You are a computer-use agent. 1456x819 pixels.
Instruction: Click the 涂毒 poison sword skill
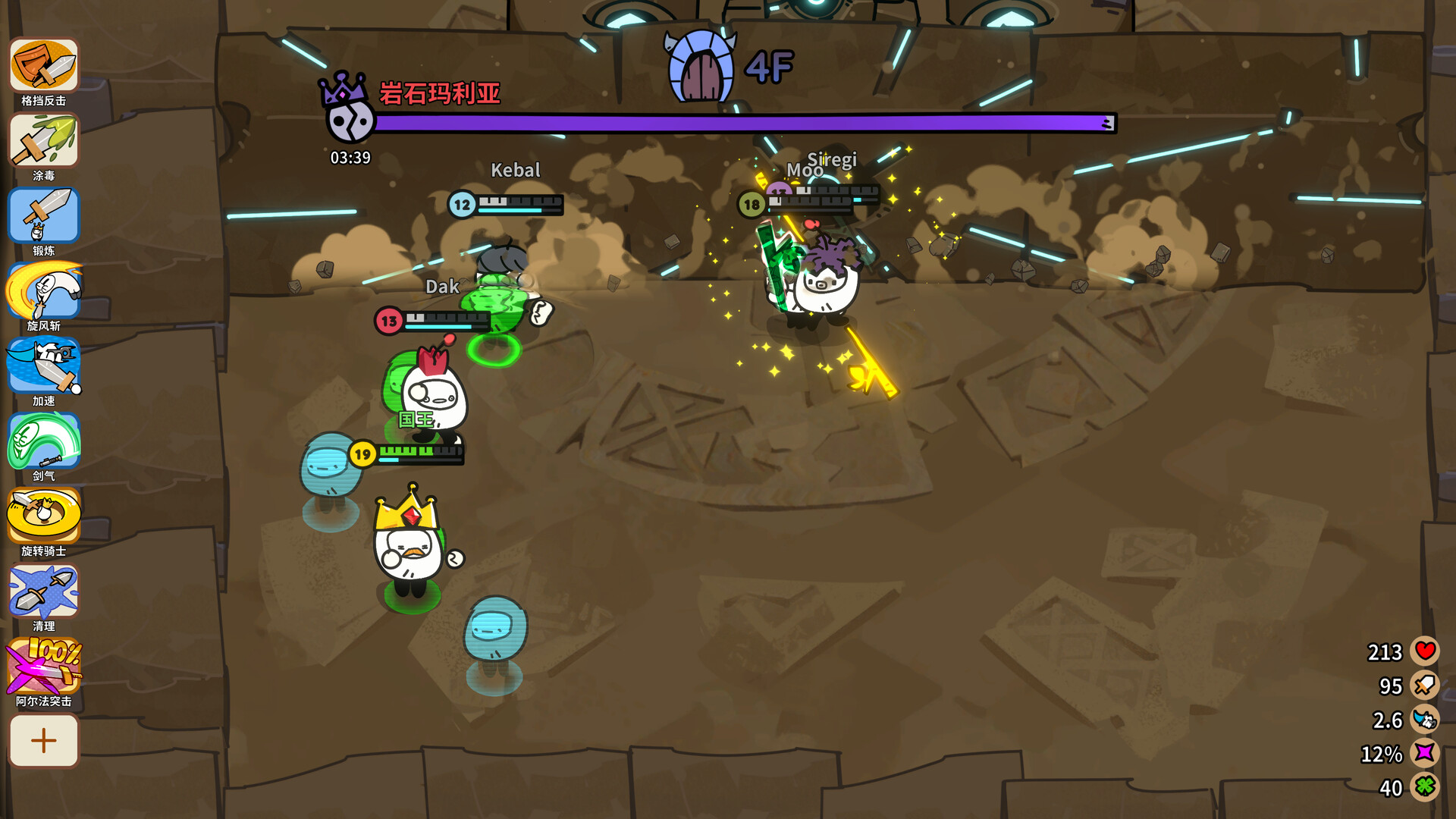pos(43,140)
